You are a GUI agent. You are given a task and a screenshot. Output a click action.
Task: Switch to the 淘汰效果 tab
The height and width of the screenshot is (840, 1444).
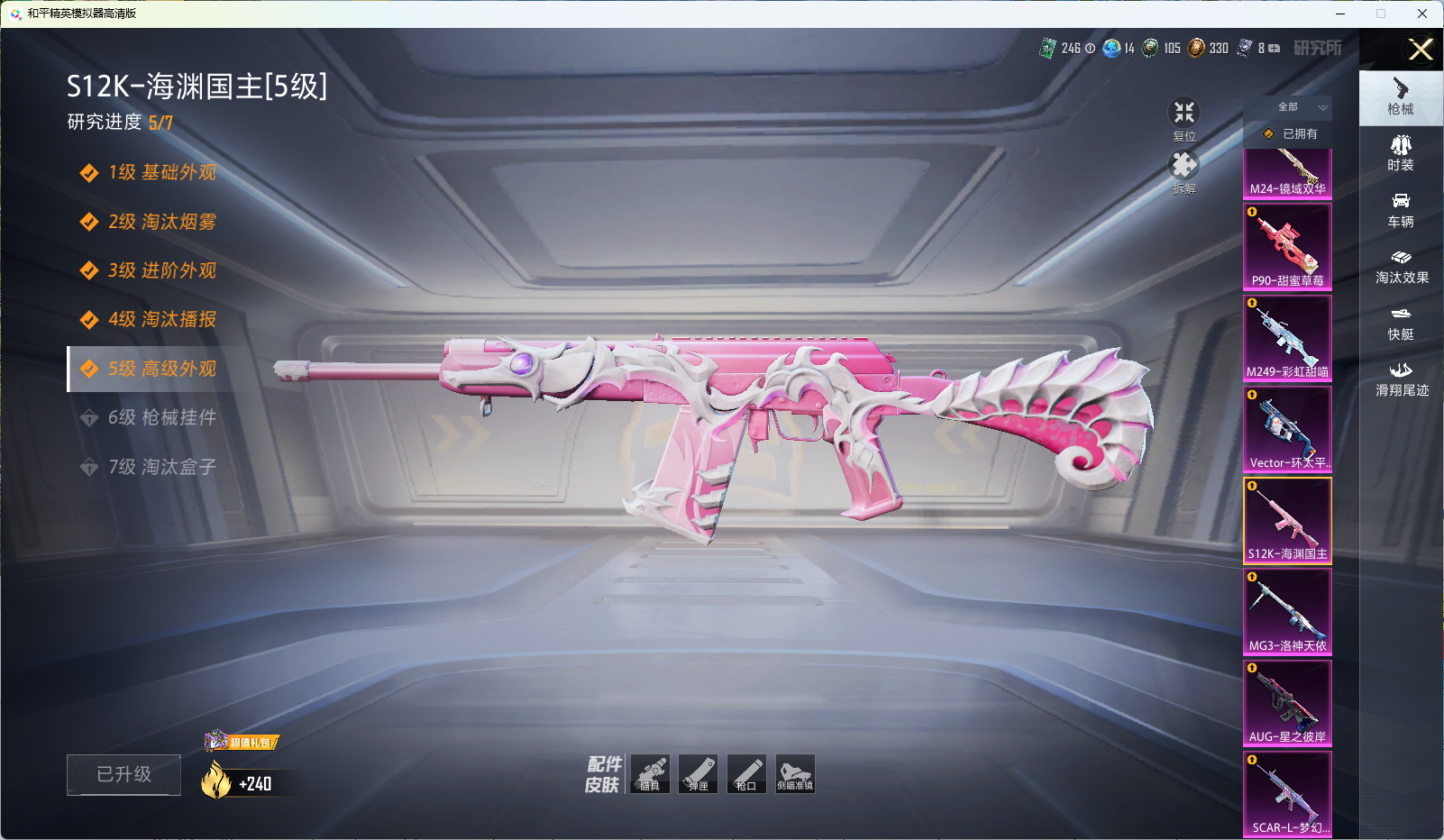(x=1402, y=266)
